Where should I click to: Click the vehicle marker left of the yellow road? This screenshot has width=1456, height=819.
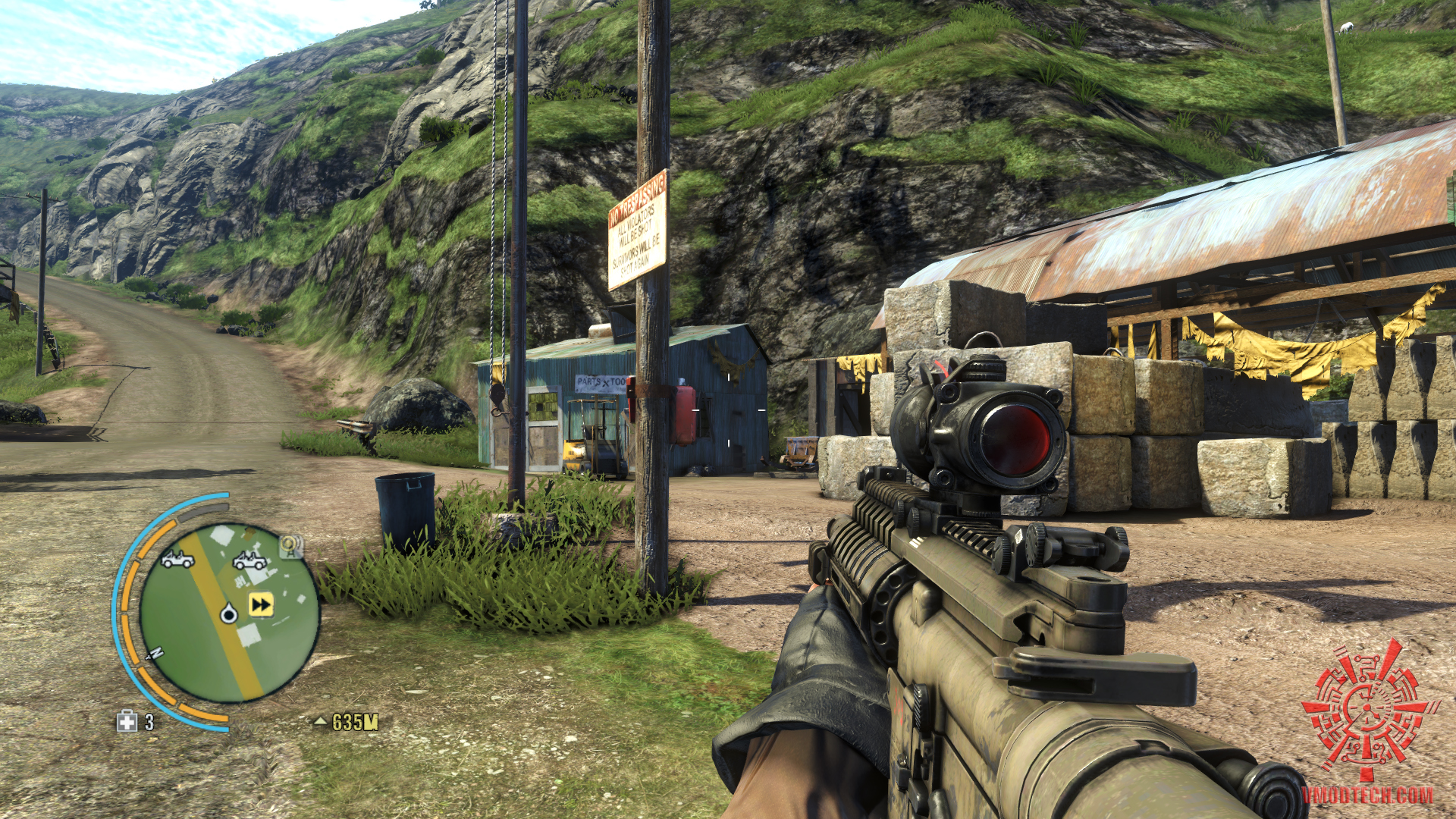pyautogui.click(x=177, y=560)
